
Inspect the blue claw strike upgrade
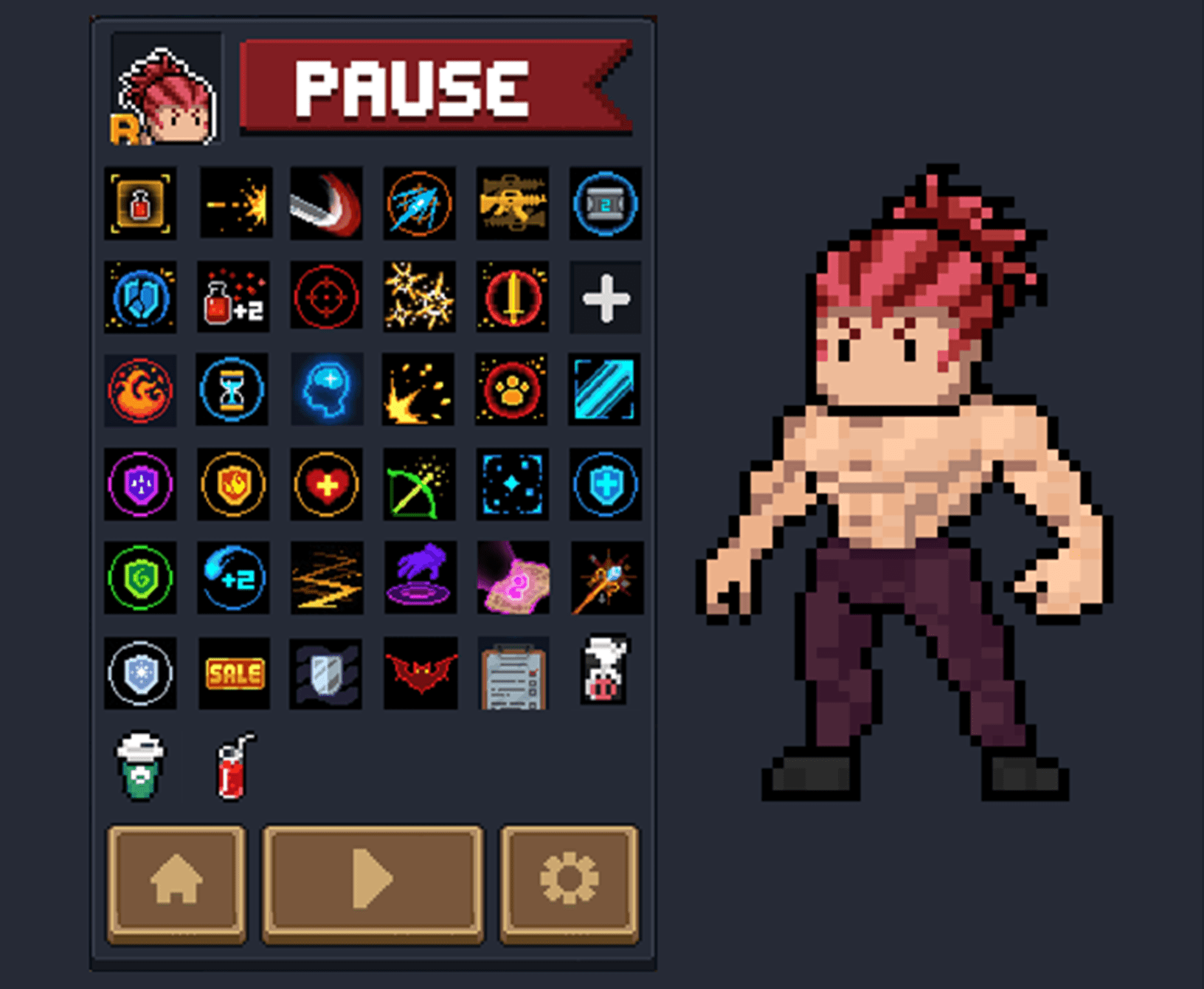[419, 204]
